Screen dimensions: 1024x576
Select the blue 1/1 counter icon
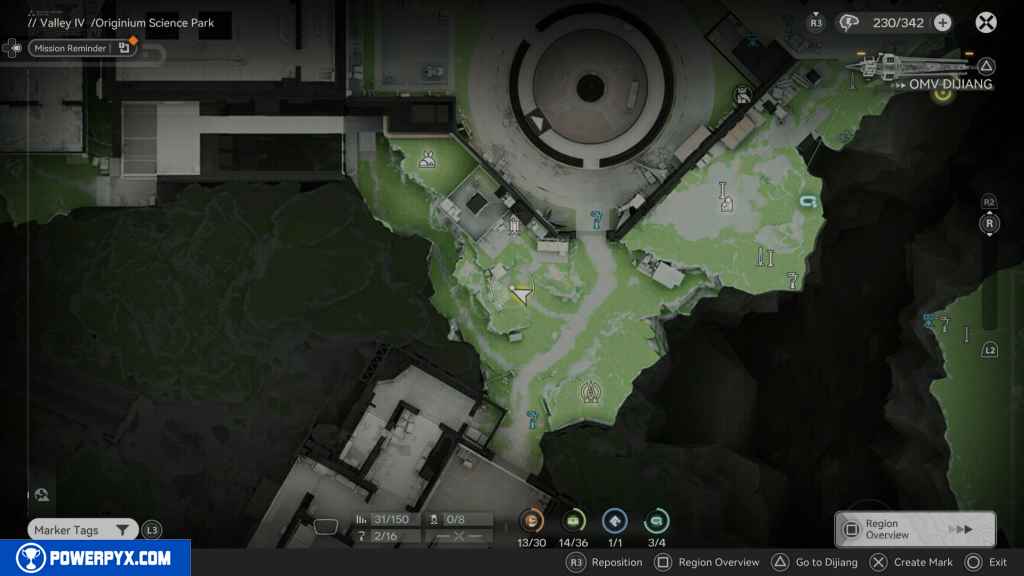tap(615, 521)
